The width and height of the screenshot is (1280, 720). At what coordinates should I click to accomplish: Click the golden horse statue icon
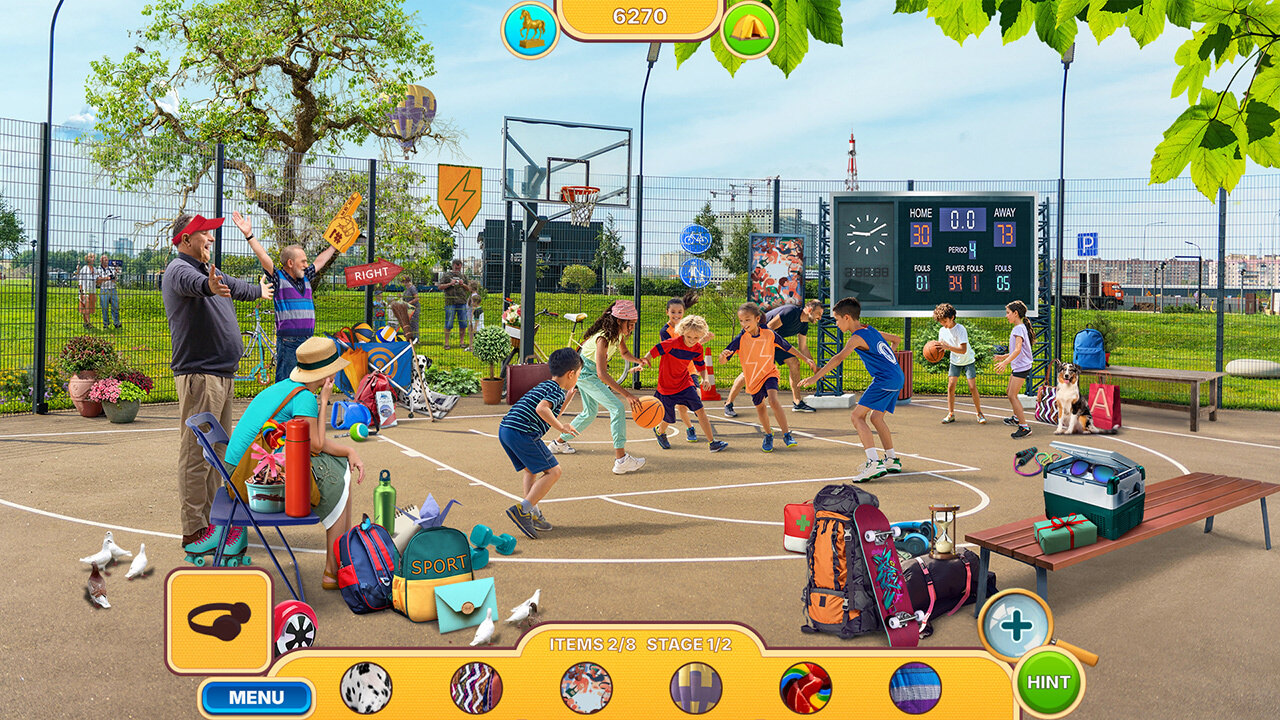[x=529, y=29]
